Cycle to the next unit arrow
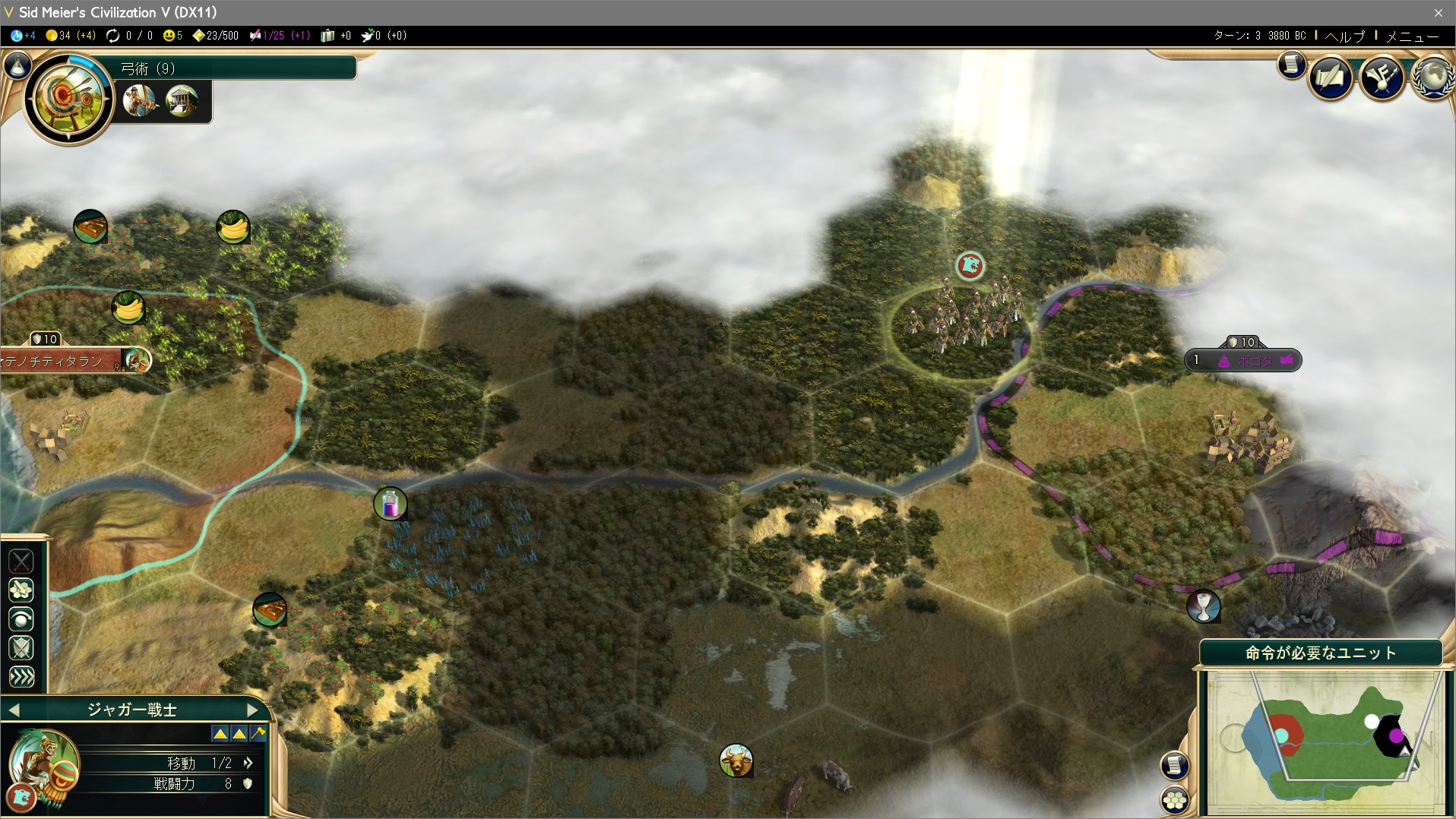 (253, 710)
